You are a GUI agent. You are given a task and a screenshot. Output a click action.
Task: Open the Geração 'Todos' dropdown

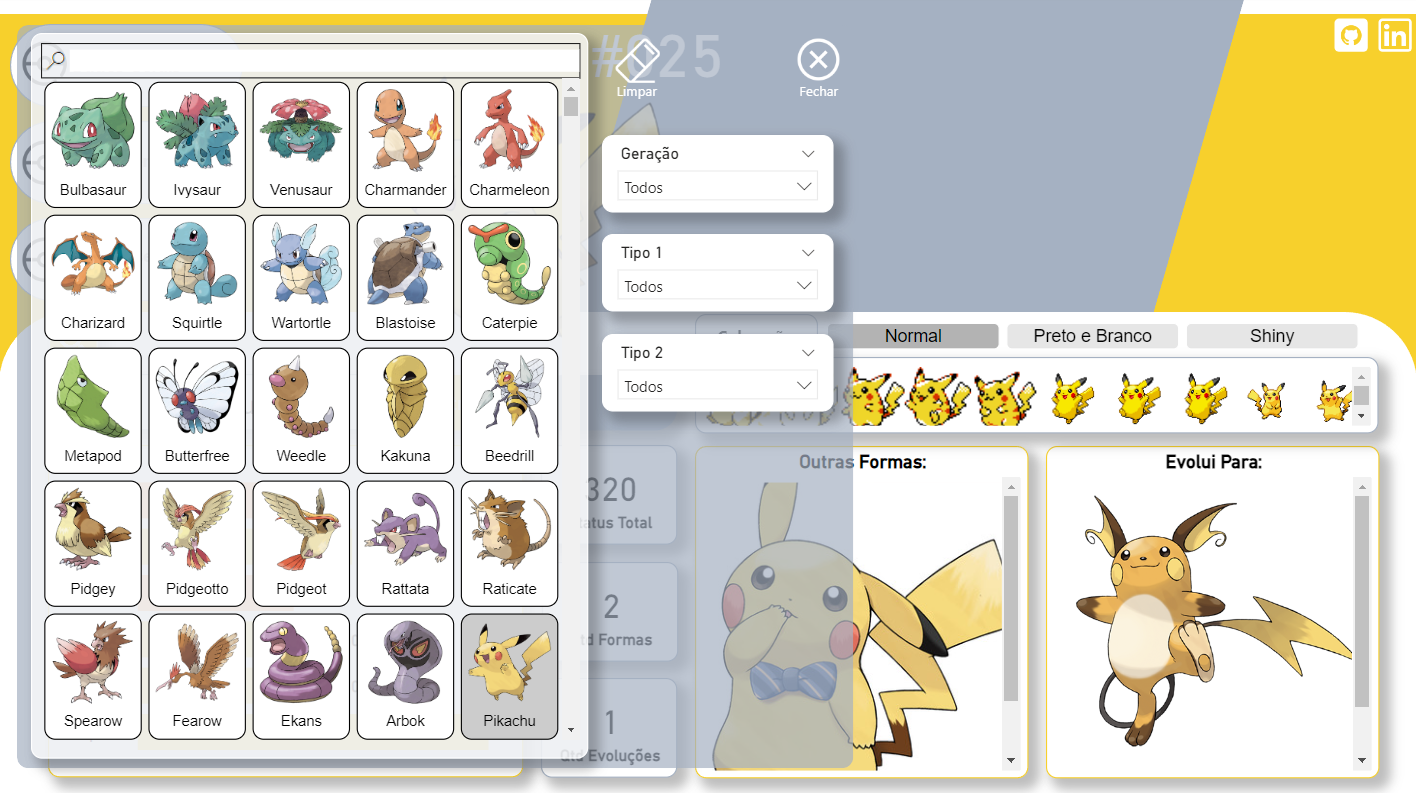tap(717, 187)
